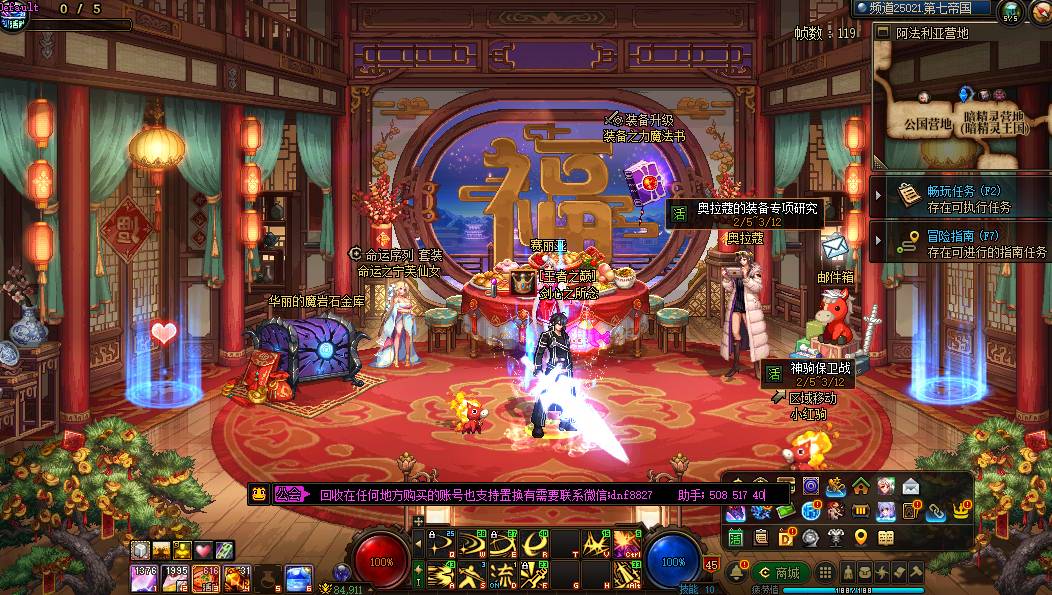Toggle the minimap window icon beside 阿法利亚营地
This screenshot has height=595, width=1052.
coord(882,32)
